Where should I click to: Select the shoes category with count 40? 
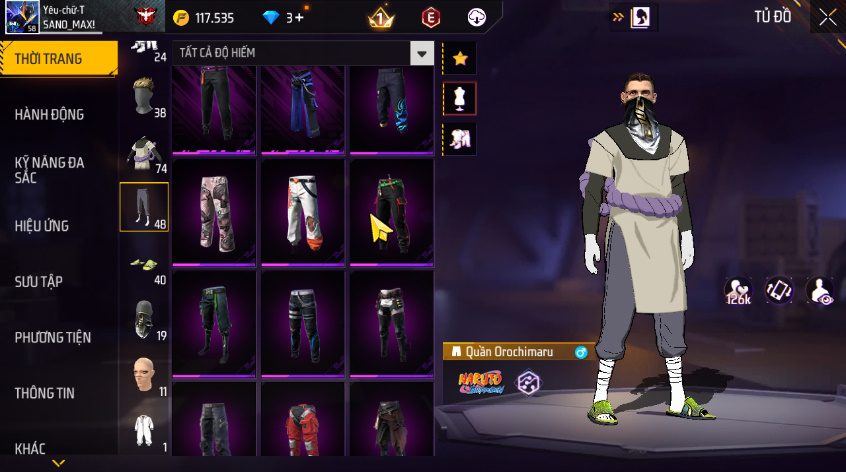(x=144, y=264)
